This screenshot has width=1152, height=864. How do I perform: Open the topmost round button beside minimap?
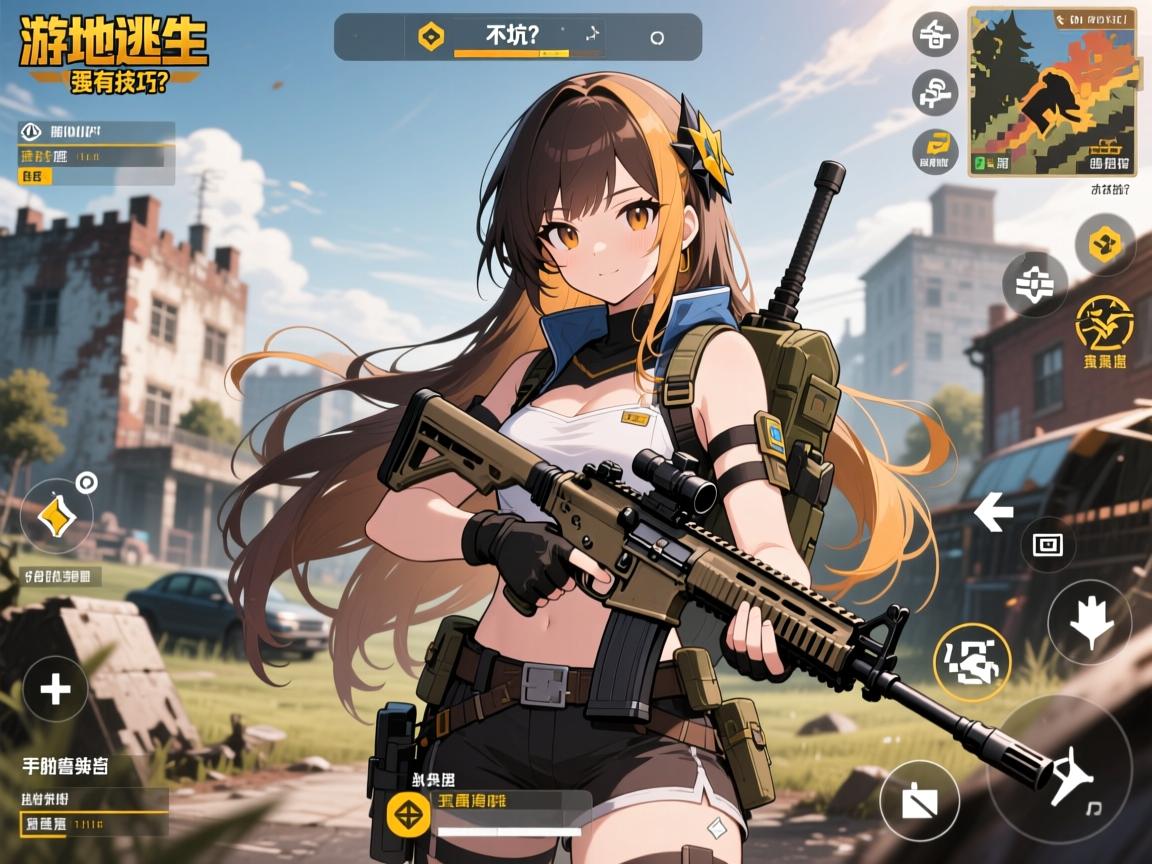(x=935, y=35)
